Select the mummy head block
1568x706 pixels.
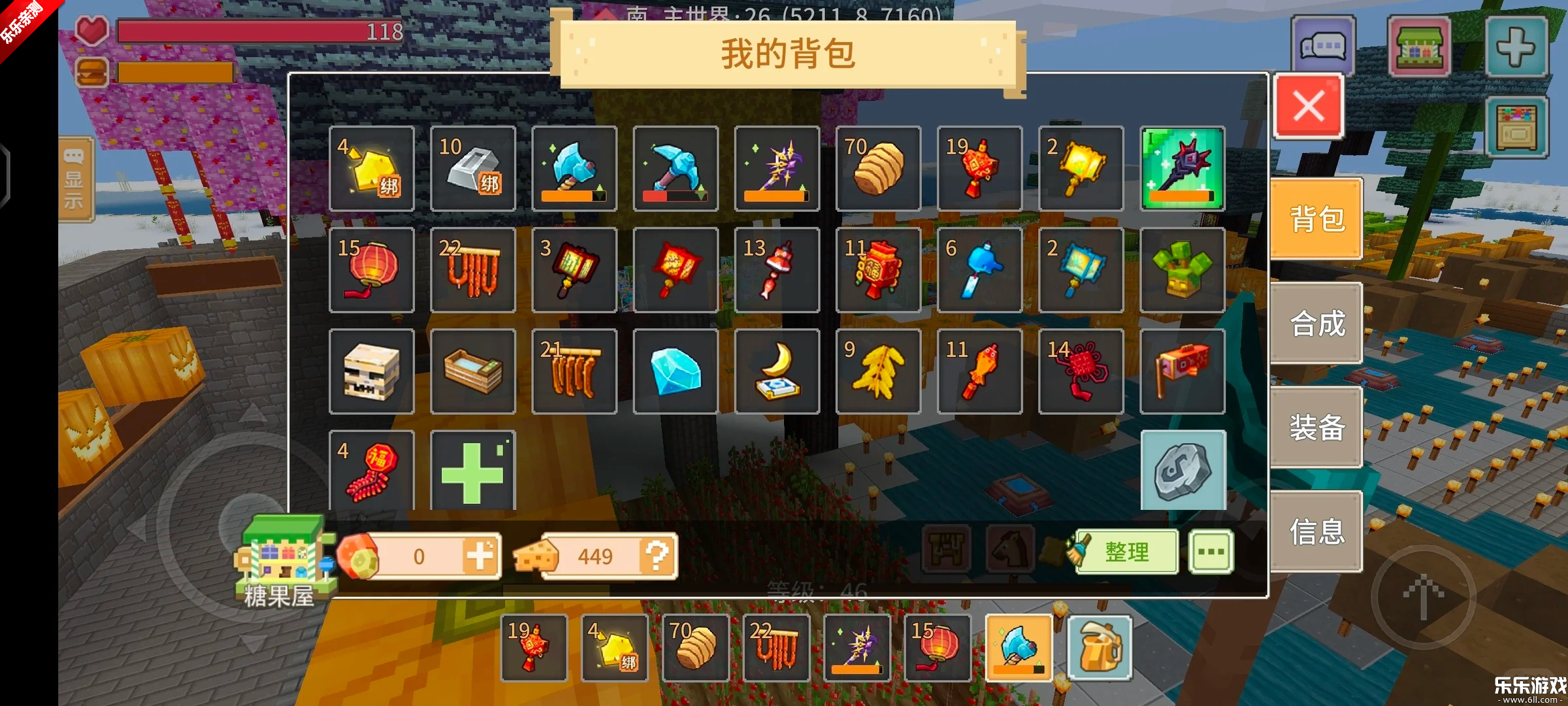(371, 371)
